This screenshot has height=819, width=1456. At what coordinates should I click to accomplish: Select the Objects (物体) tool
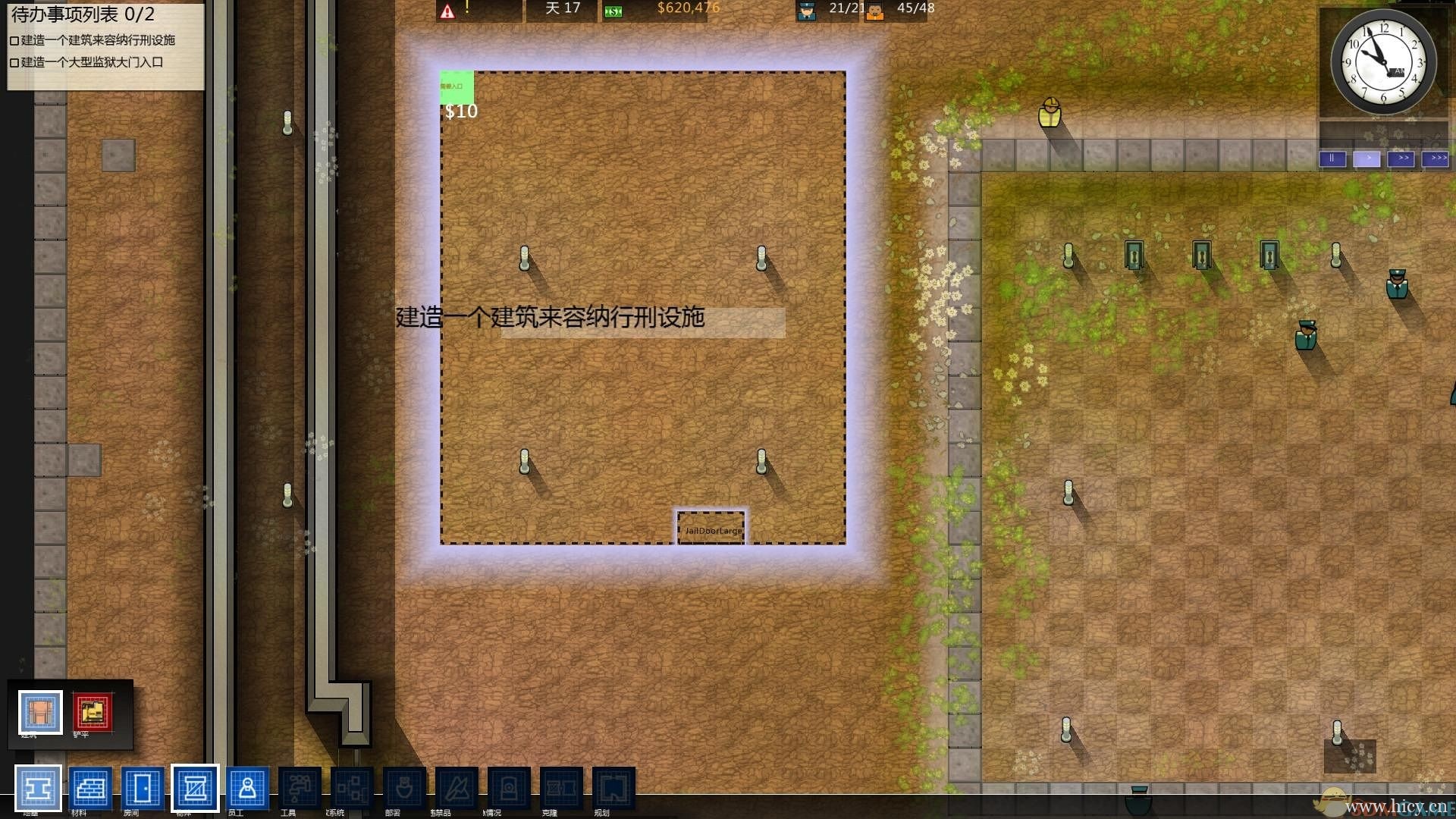196,789
